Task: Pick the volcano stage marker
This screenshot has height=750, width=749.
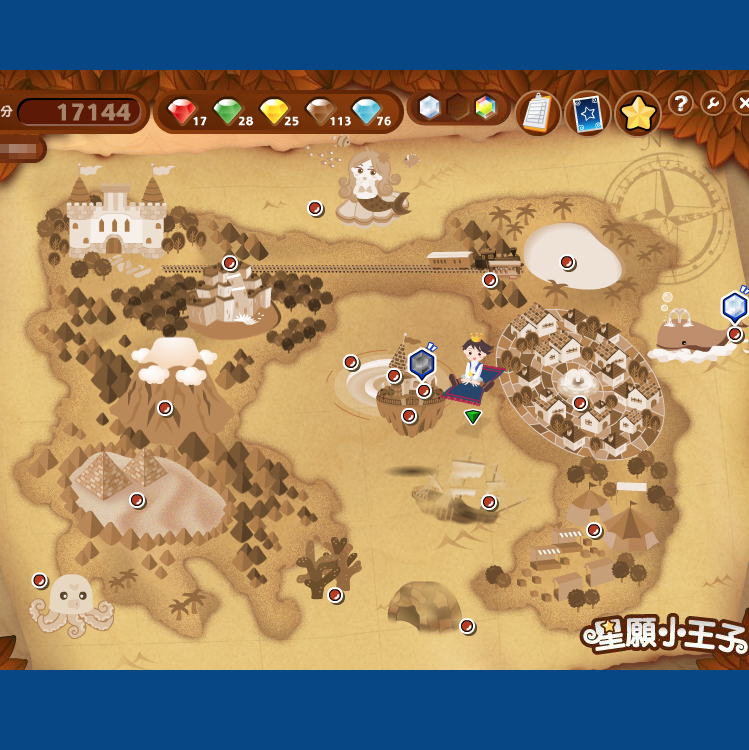Action: (165, 407)
